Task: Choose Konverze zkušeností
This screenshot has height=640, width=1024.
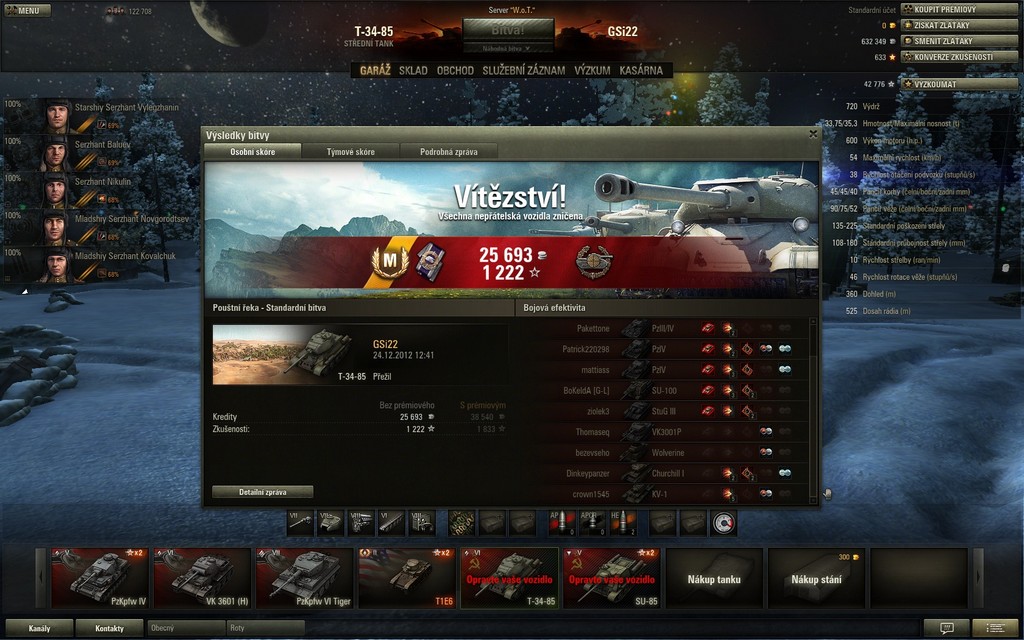Action: tap(959, 57)
